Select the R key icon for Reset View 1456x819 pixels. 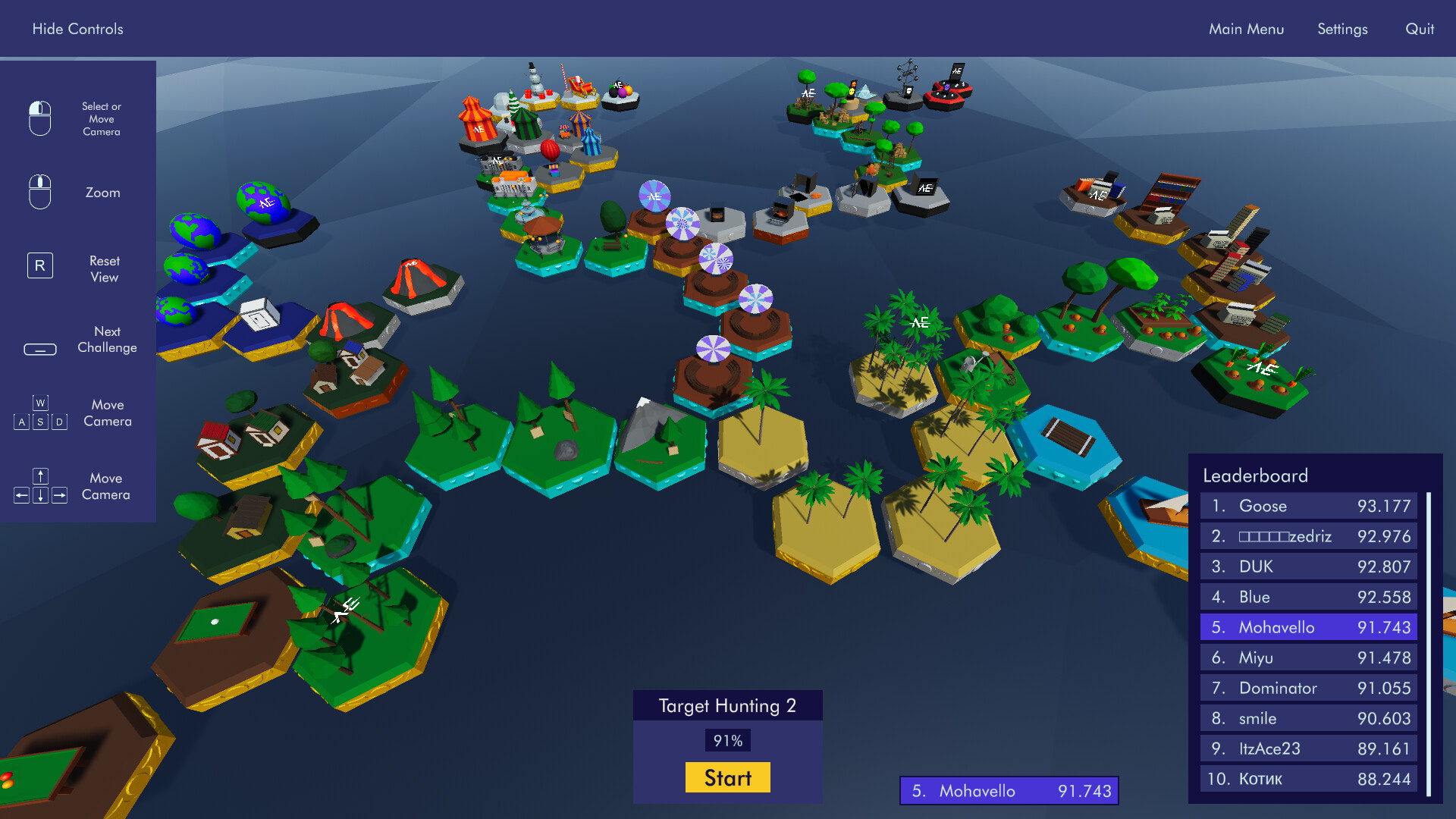coord(39,265)
